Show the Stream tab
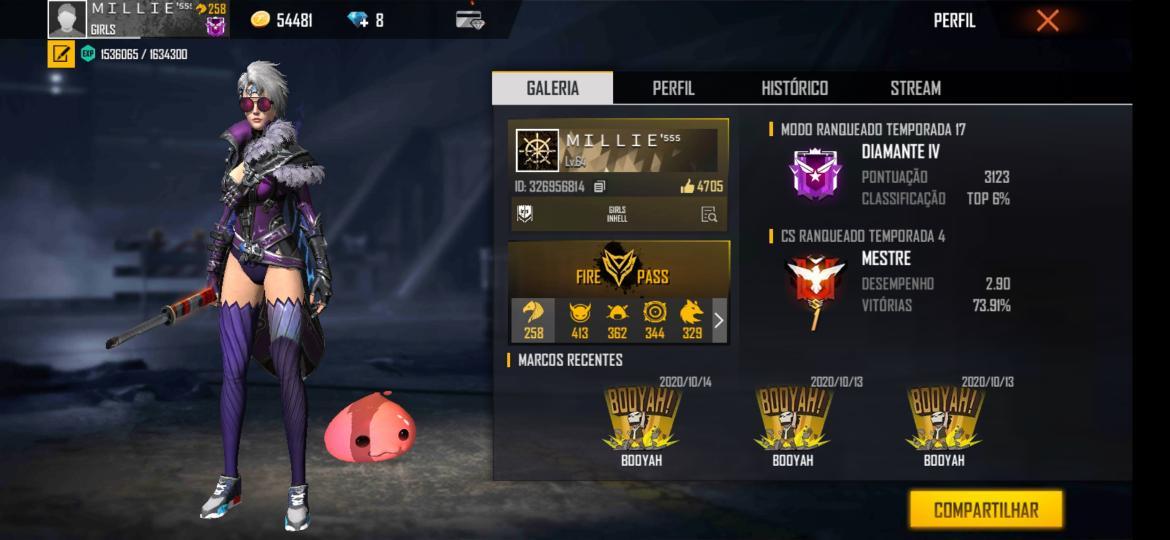Viewport: 1170px width, 540px height. pyautogui.click(x=915, y=88)
